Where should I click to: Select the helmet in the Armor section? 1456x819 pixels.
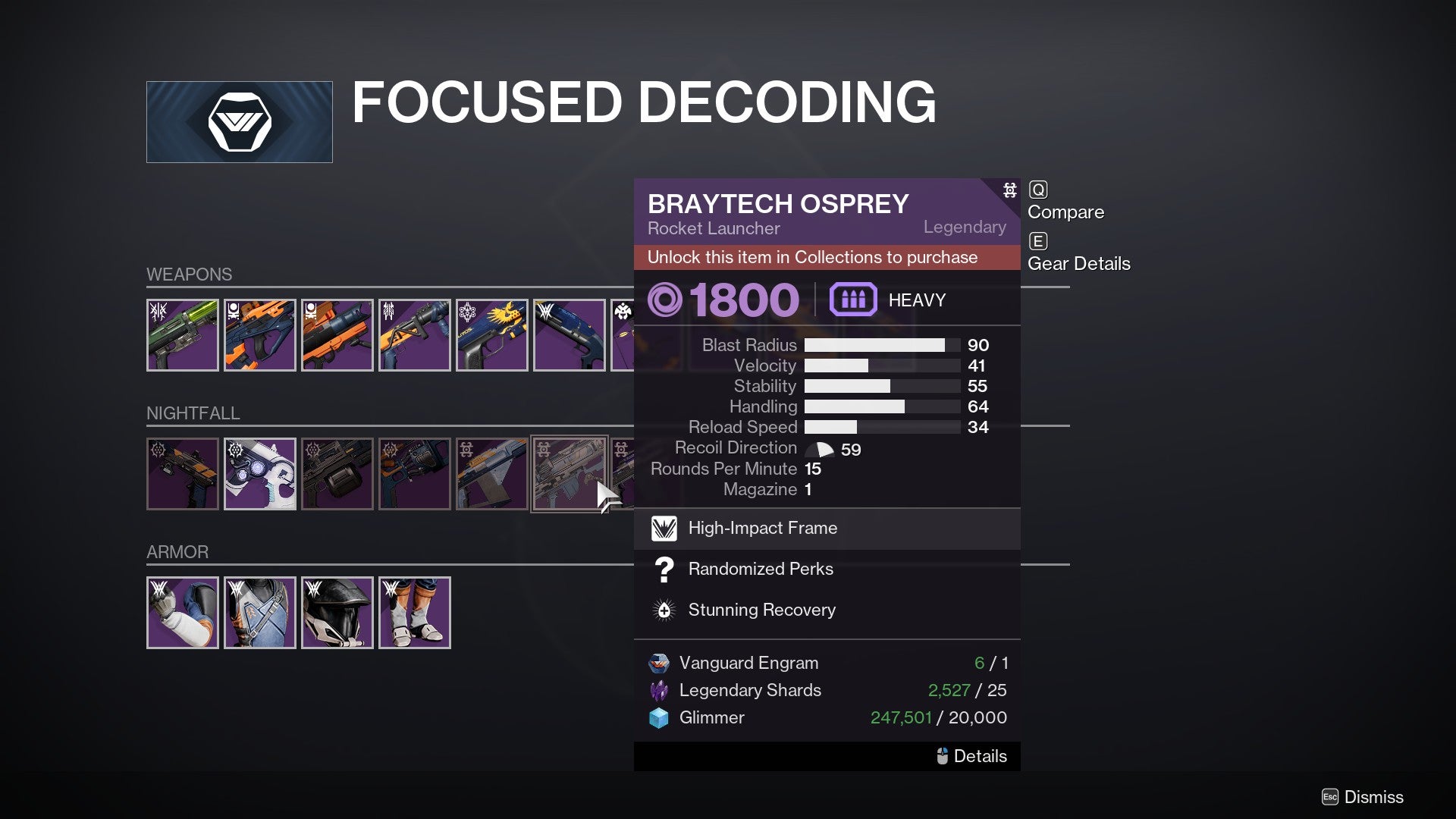point(337,612)
